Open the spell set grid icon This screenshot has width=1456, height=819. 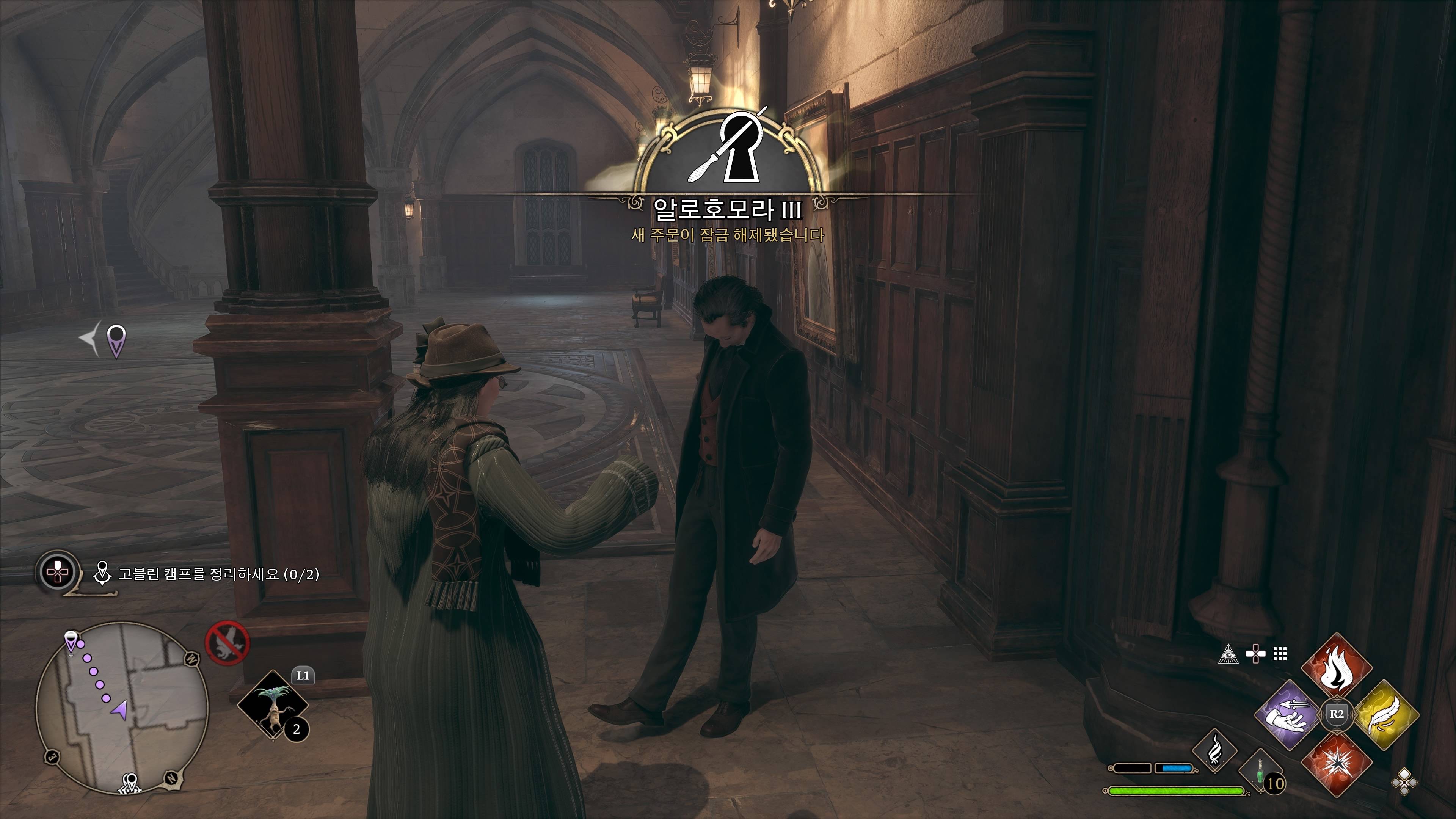pyautogui.click(x=1280, y=654)
